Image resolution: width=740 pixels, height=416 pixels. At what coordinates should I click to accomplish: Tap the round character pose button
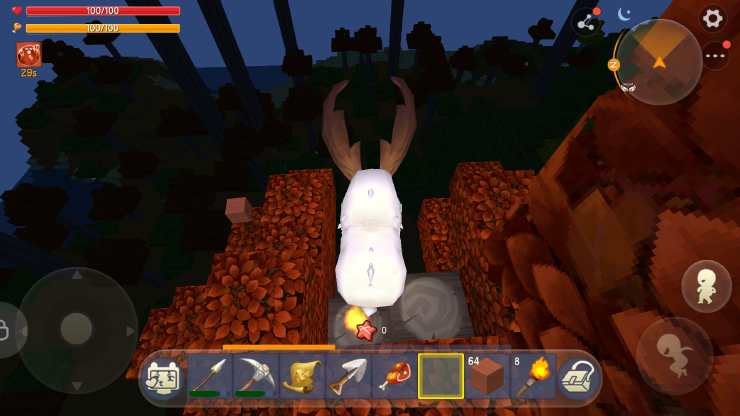point(706,286)
